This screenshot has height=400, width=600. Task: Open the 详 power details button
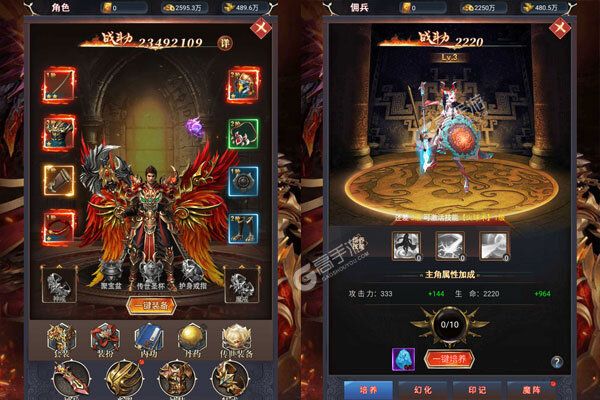[x=225, y=45]
